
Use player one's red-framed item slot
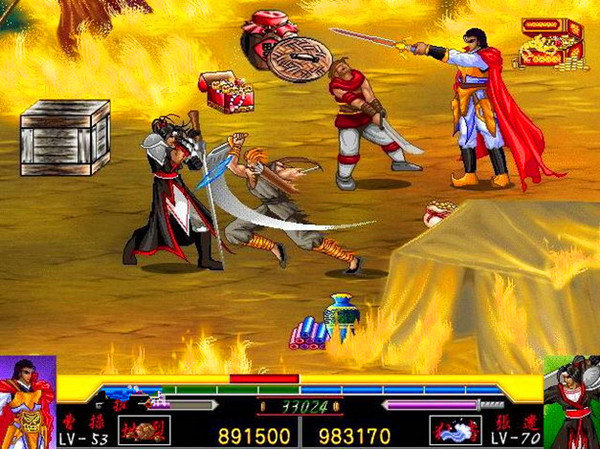144,431
